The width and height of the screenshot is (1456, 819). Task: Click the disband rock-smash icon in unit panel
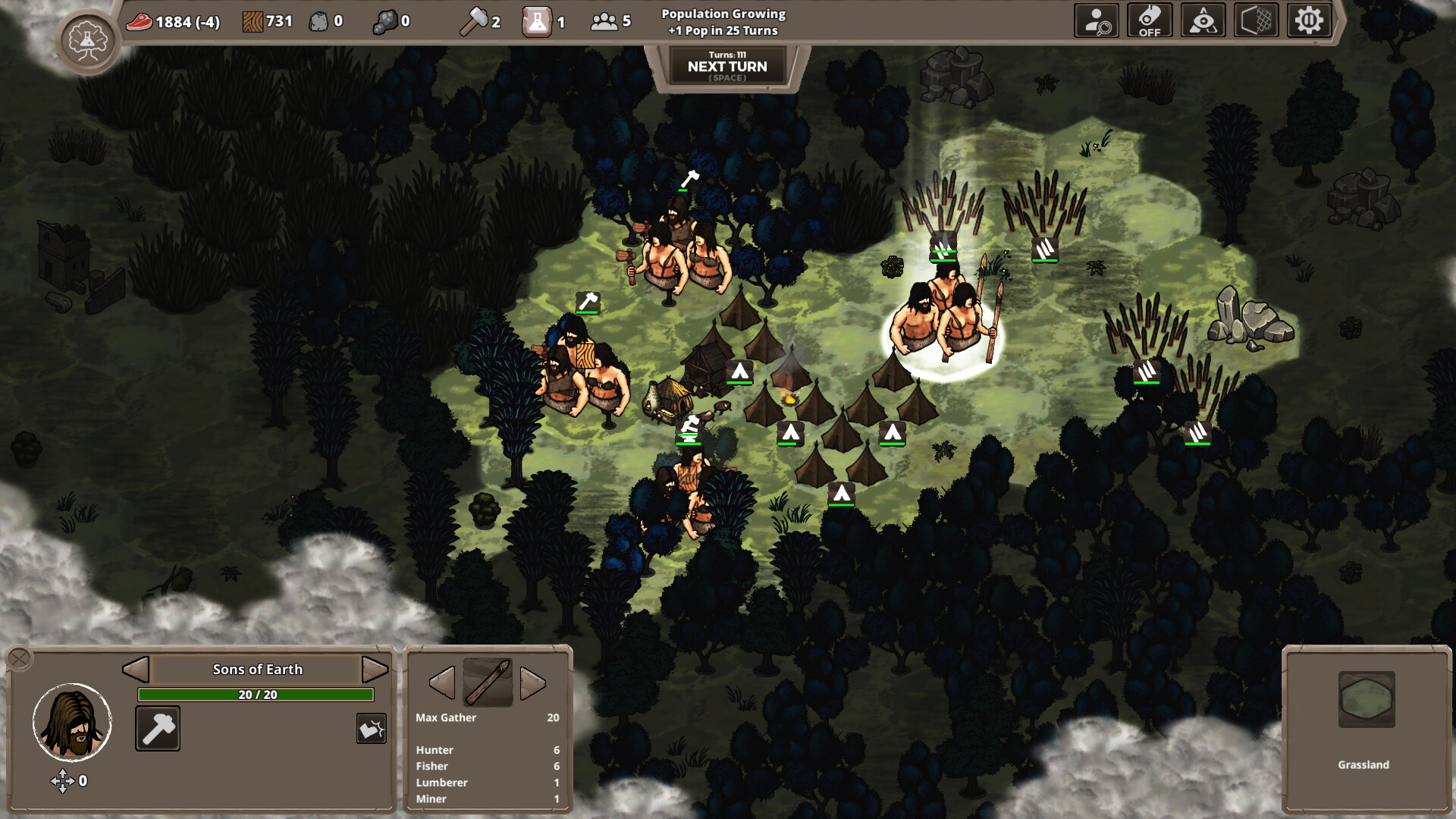click(x=371, y=728)
